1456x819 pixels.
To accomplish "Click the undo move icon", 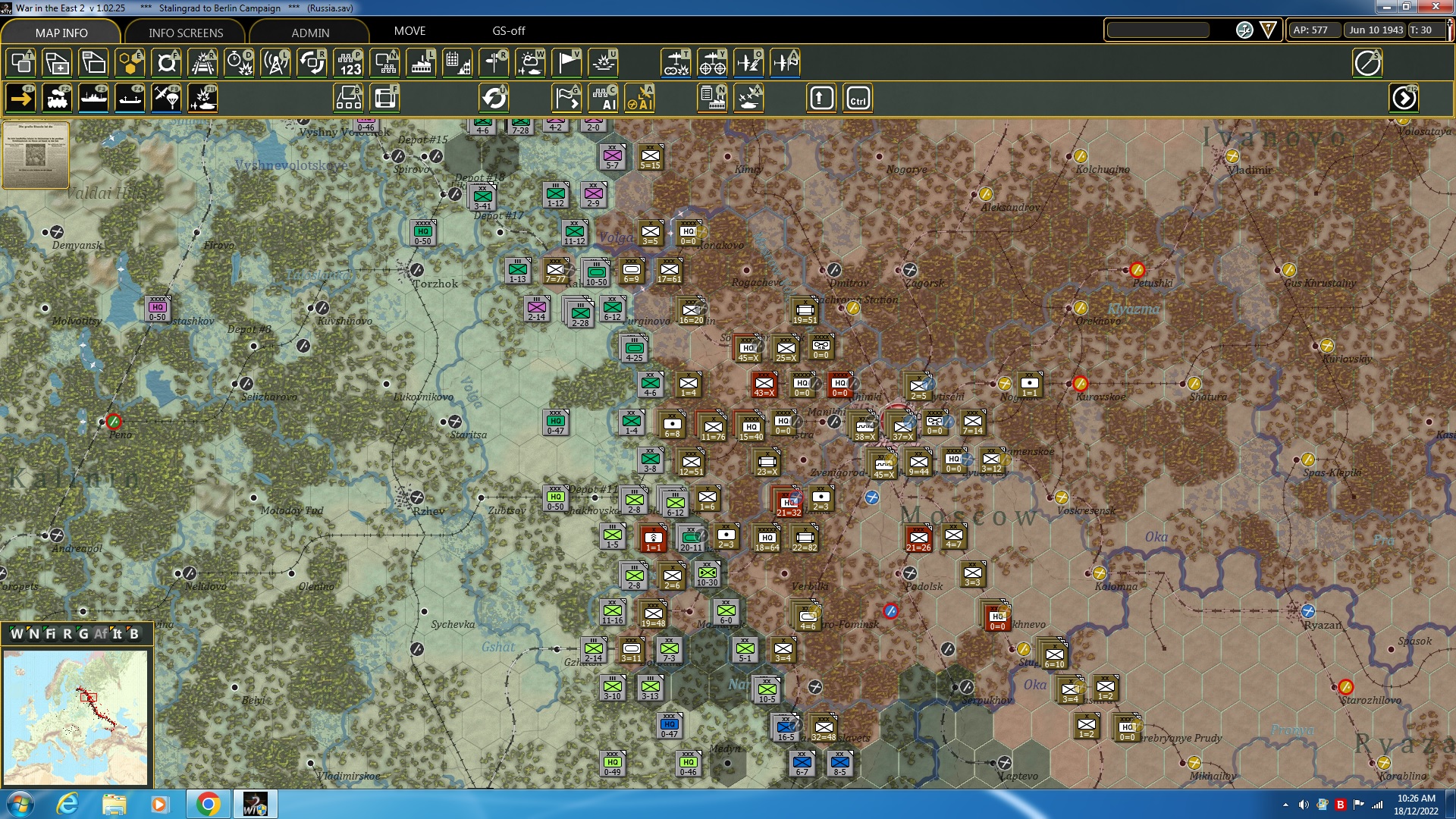I will point(494,97).
